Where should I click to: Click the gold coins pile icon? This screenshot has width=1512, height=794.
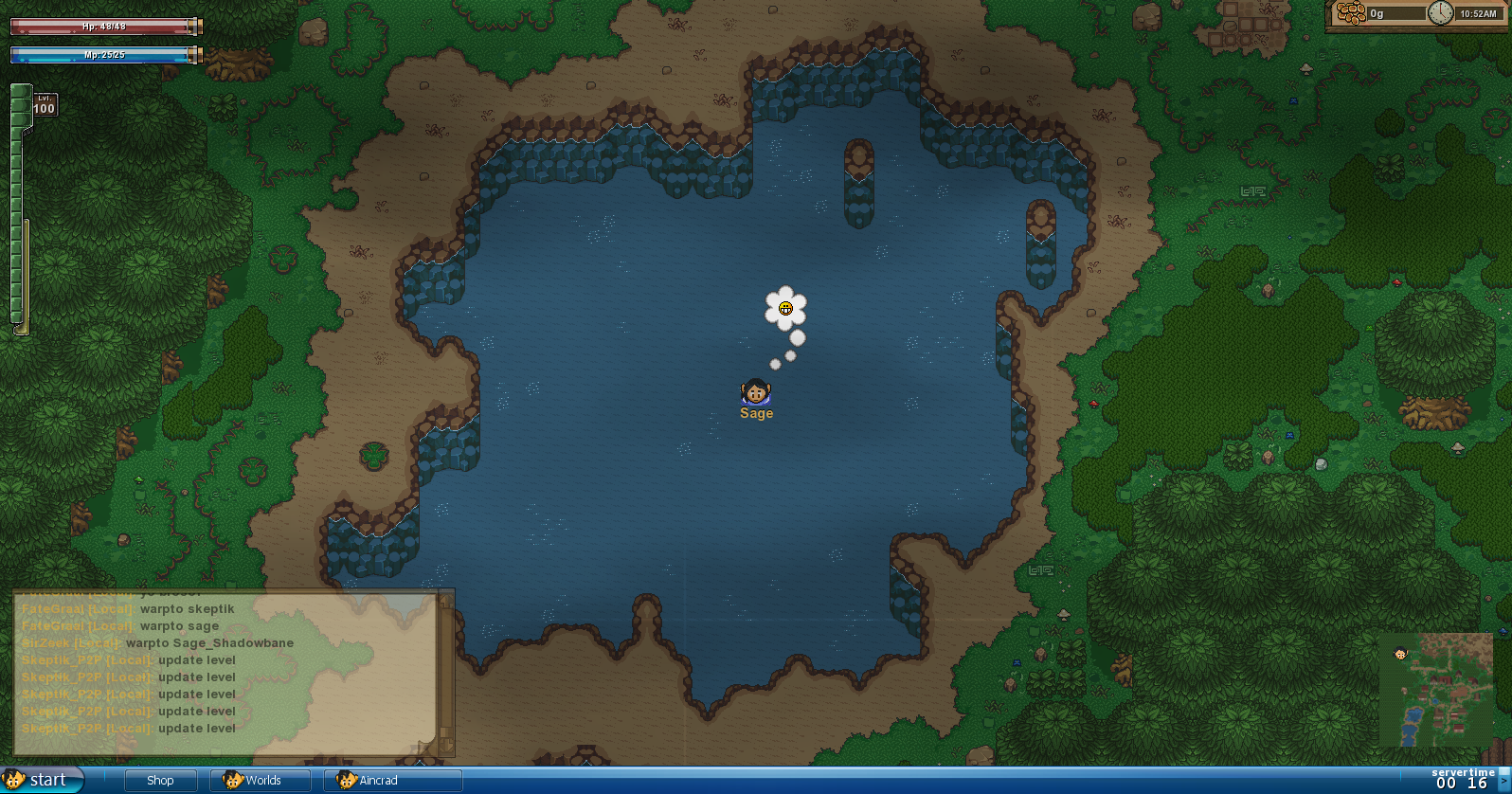point(1351,13)
